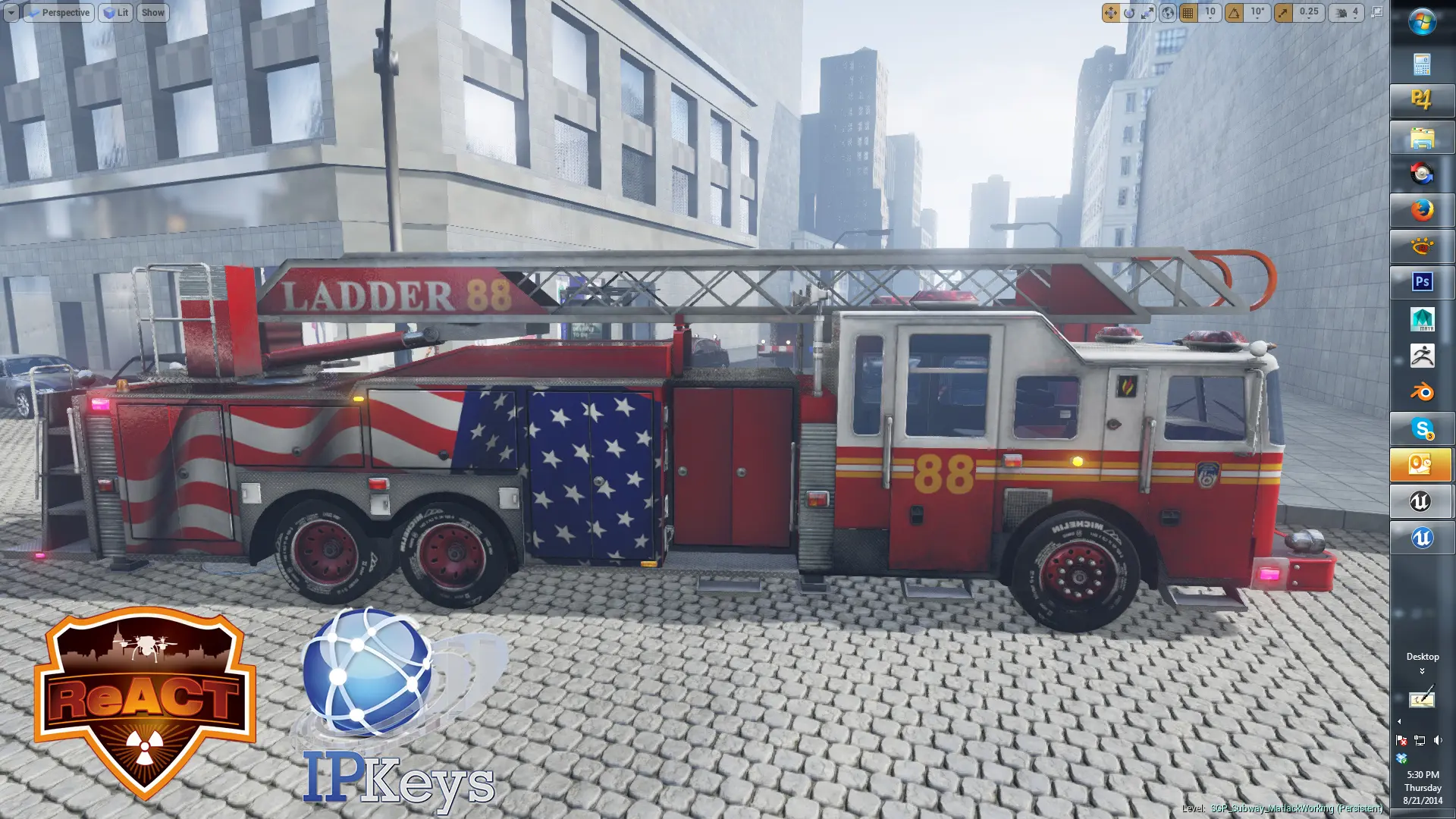Toggle rotation snapping triangle icon

[x=1235, y=13]
